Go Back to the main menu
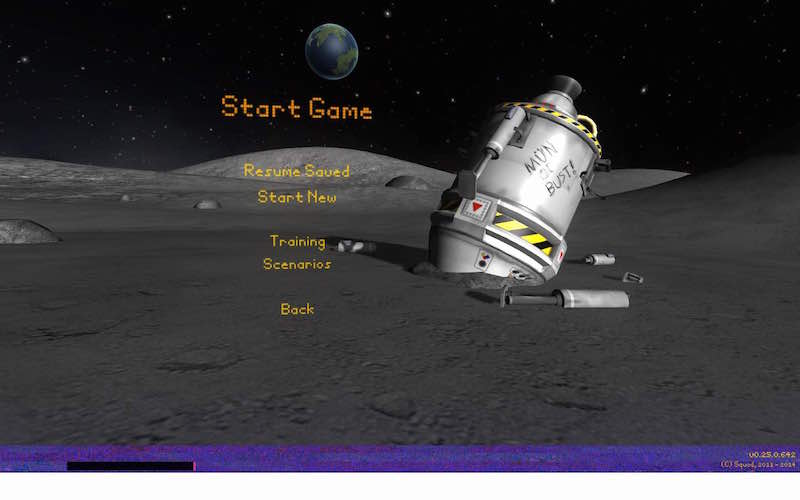Image resolution: width=800 pixels, height=500 pixels. tap(297, 309)
